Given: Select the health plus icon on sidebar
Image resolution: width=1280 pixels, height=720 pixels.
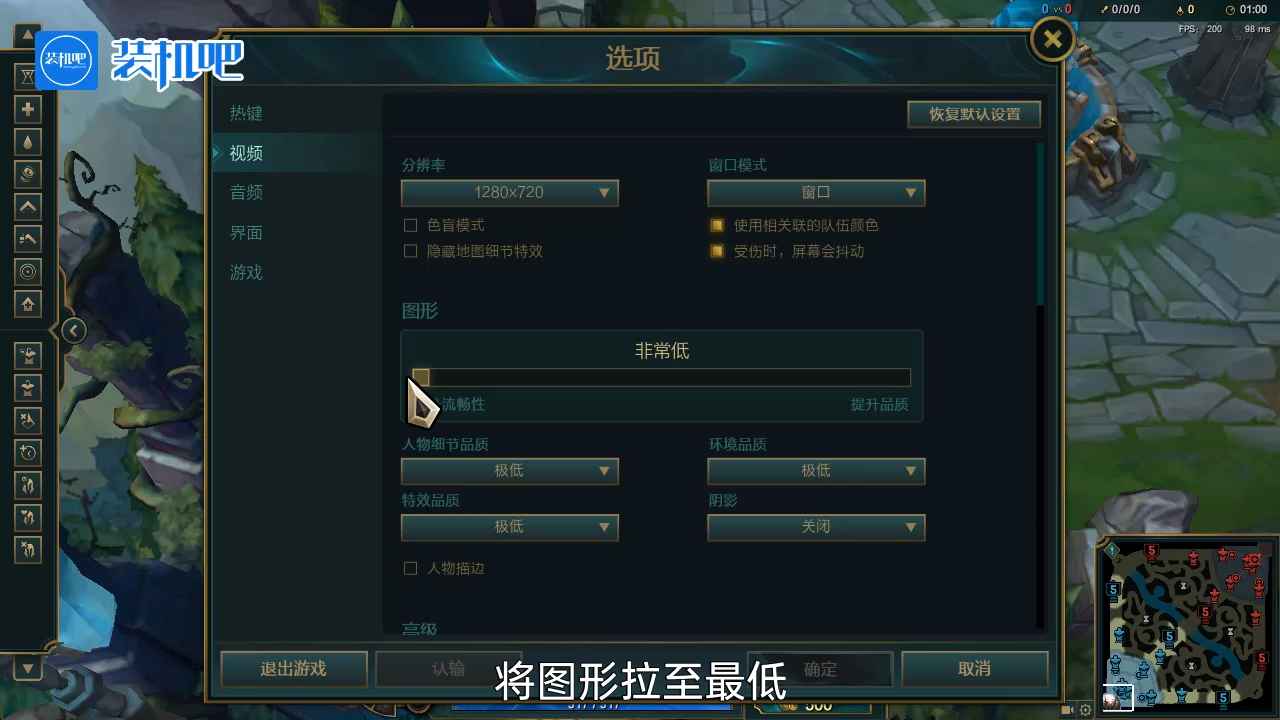Looking at the screenshot, I should tap(27, 108).
